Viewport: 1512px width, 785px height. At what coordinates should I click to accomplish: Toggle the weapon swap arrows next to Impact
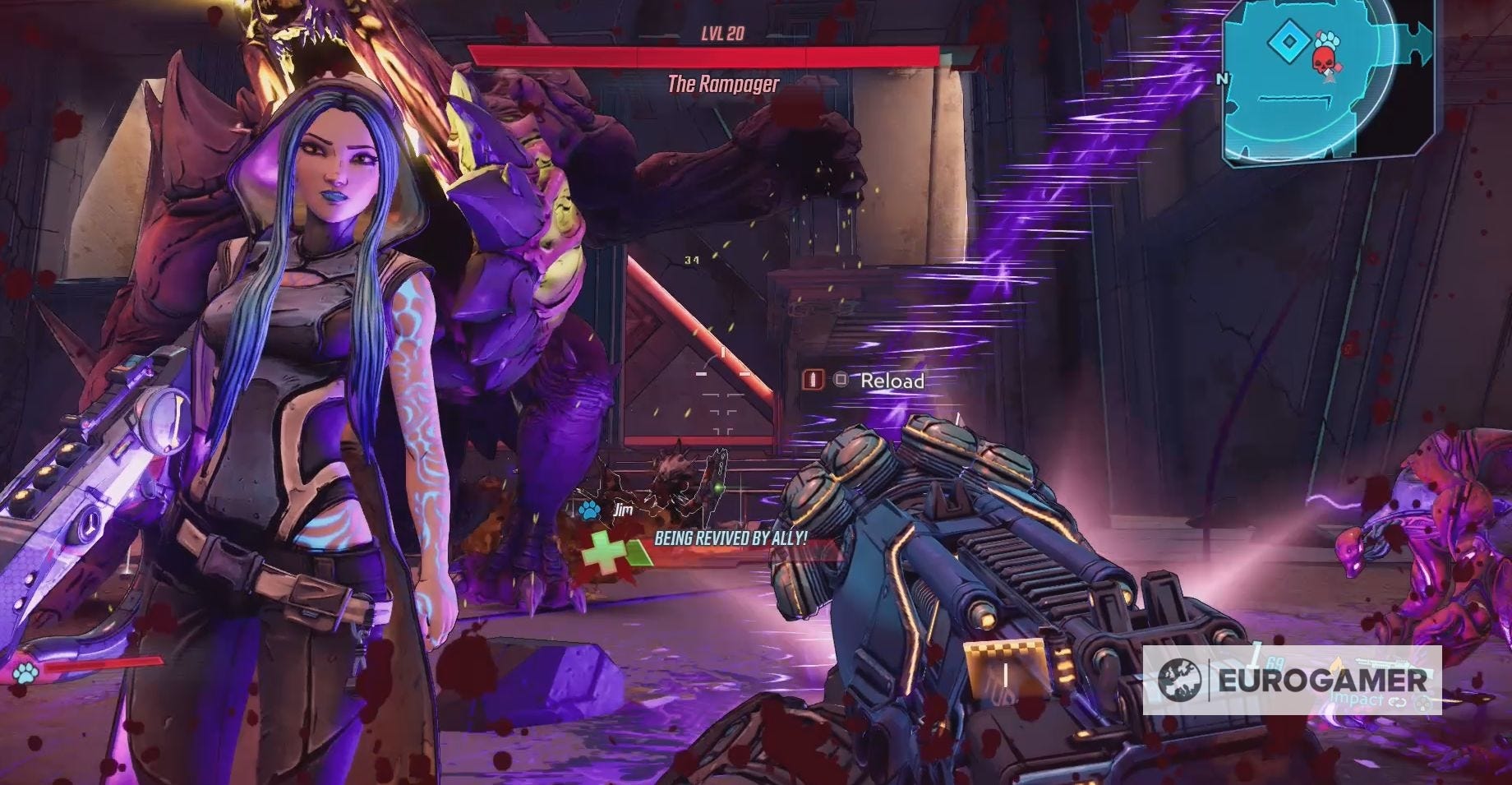tap(1397, 700)
